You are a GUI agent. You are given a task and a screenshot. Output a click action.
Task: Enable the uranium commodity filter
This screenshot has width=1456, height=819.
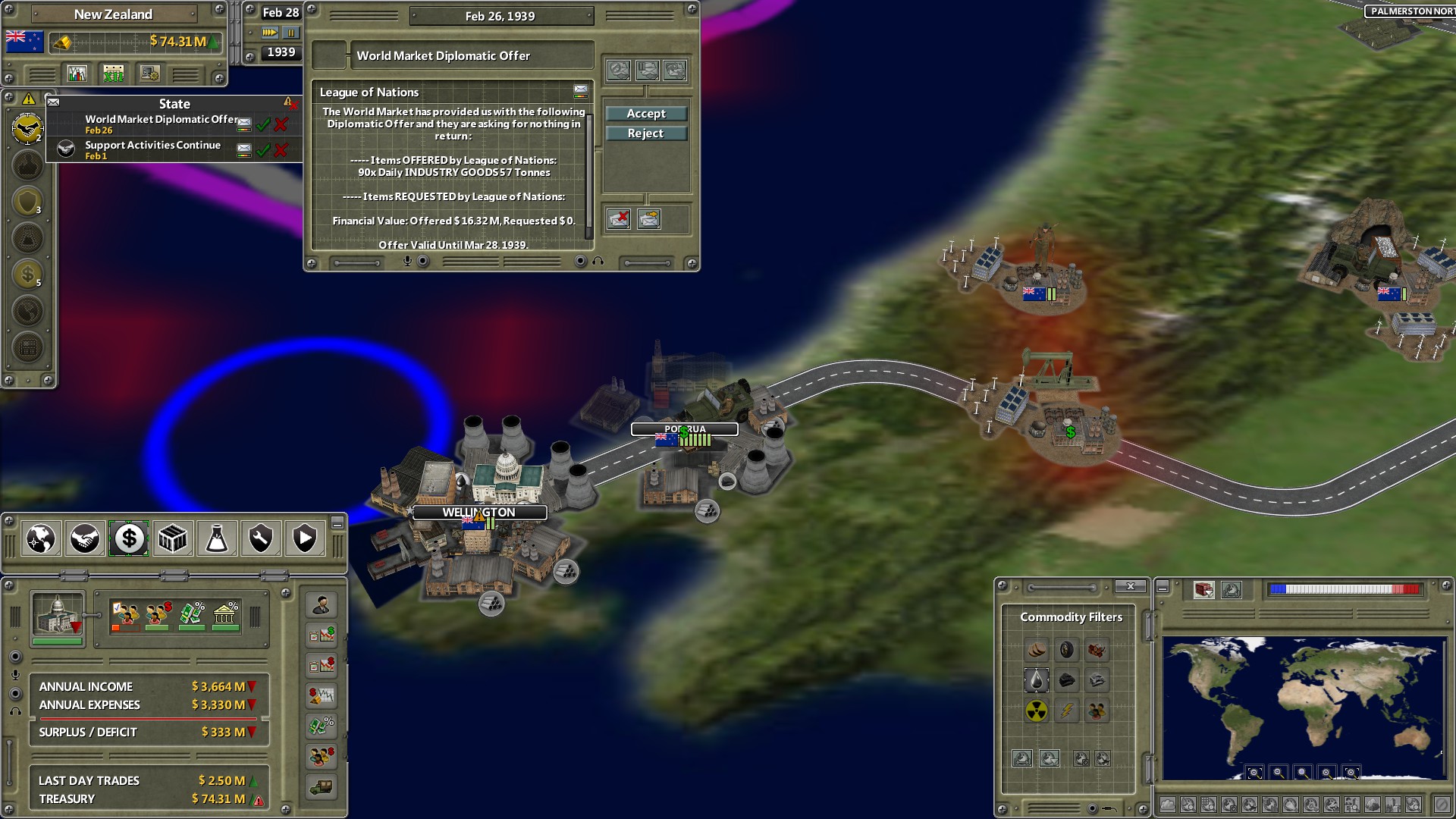[1037, 711]
